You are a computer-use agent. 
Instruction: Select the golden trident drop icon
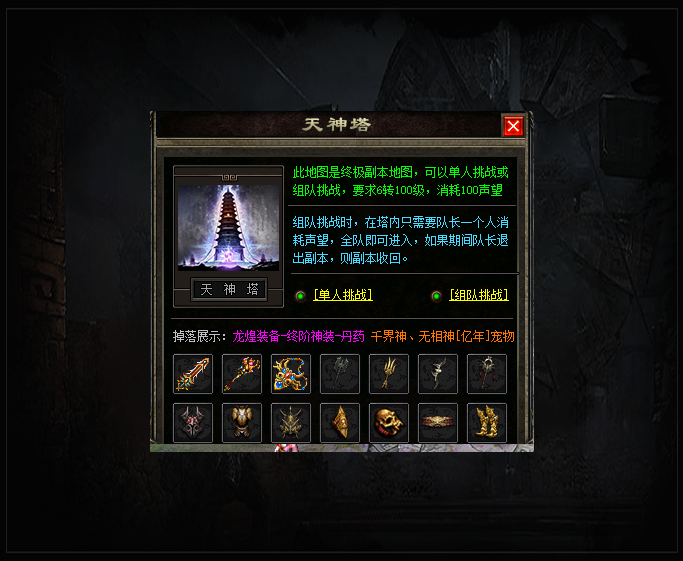tap(389, 374)
